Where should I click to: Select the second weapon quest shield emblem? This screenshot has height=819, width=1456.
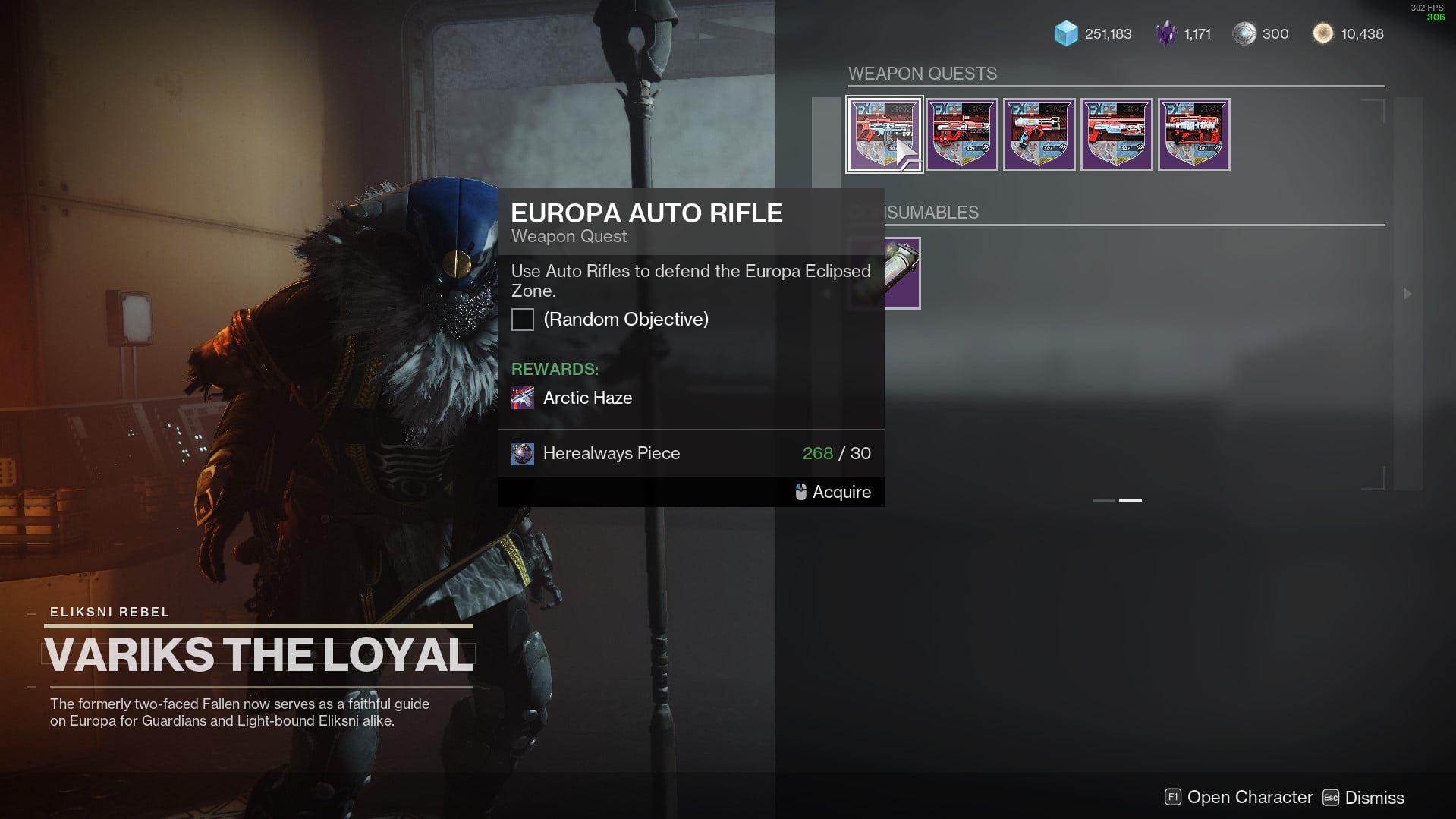click(961, 134)
